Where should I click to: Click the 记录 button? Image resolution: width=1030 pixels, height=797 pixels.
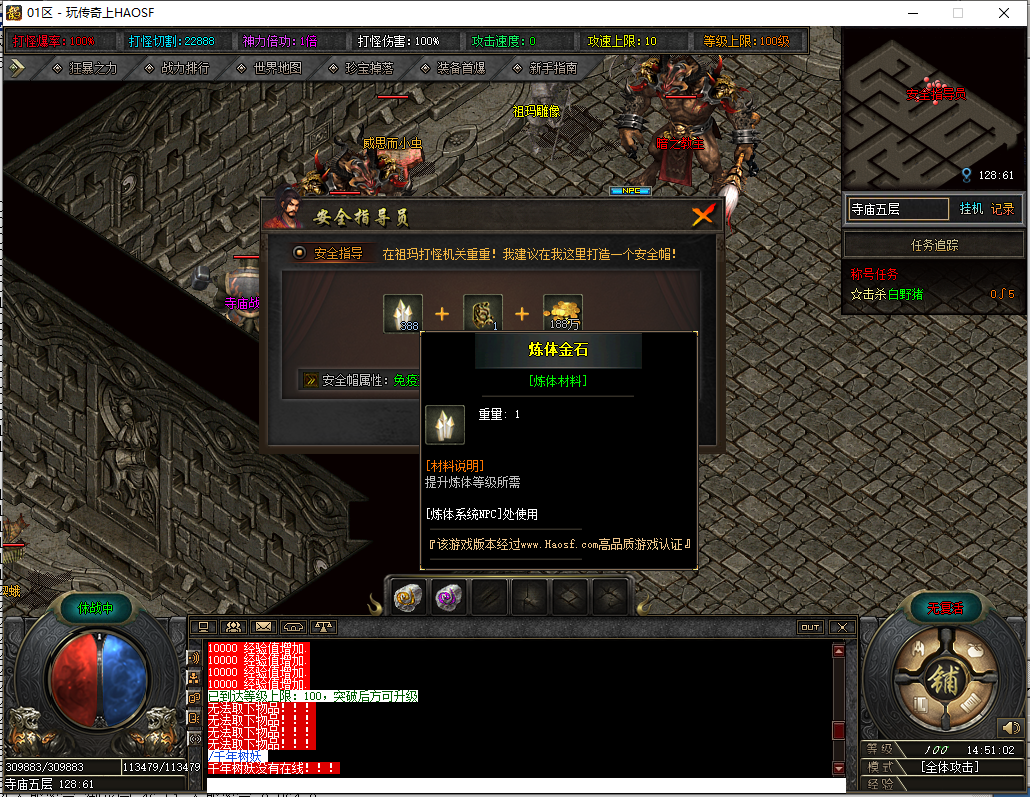[1002, 209]
